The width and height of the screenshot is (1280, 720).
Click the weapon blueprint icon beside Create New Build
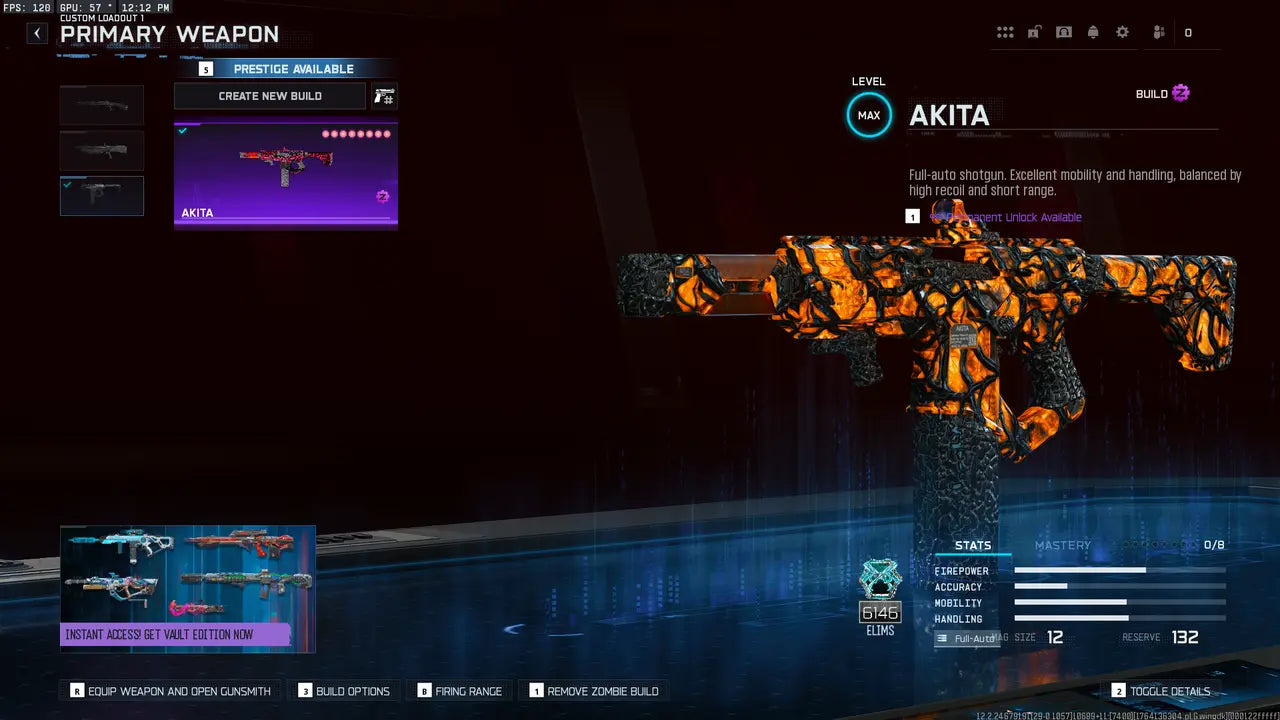tap(383, 95)
